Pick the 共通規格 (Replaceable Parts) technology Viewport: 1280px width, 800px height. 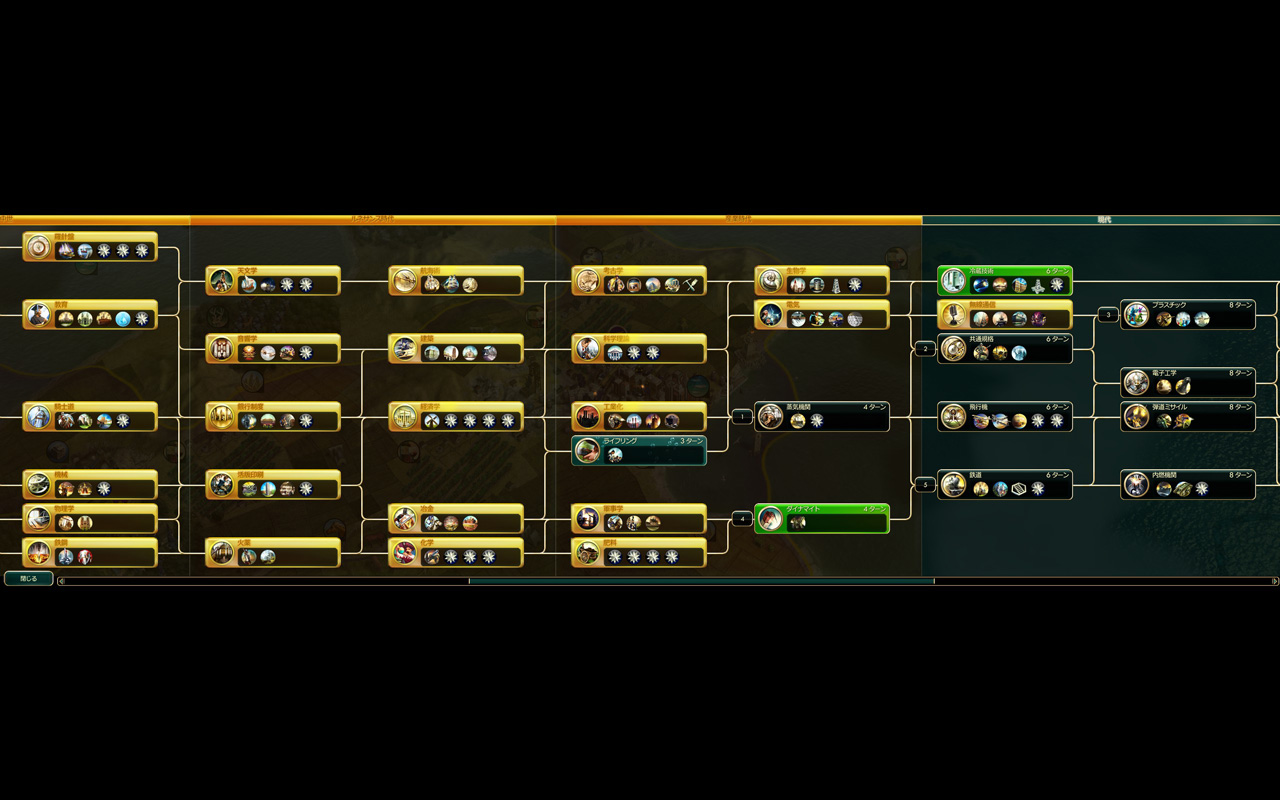[x=1005, y=349]
